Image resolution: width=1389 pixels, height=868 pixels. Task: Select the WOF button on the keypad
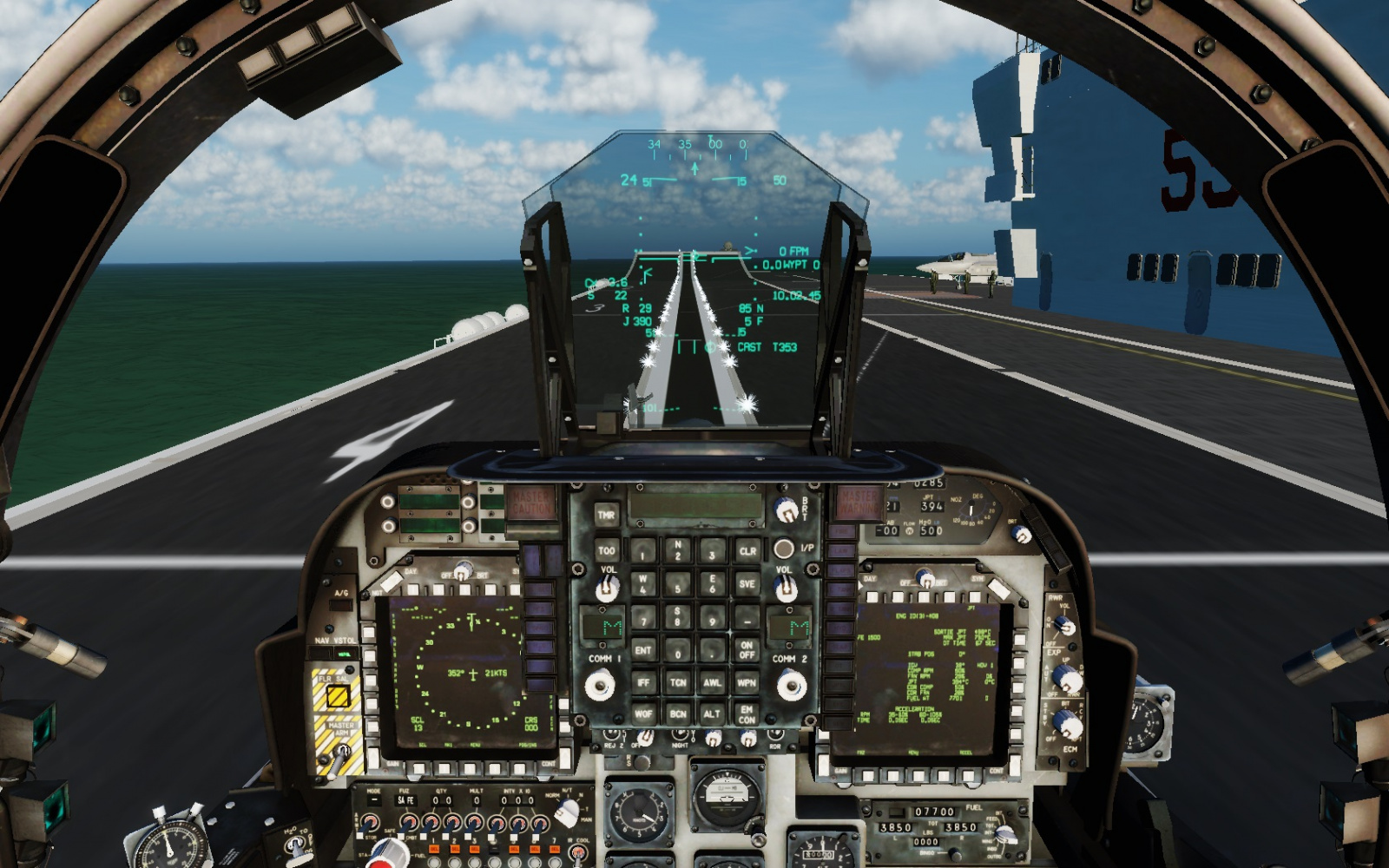[x=642, y=714]
